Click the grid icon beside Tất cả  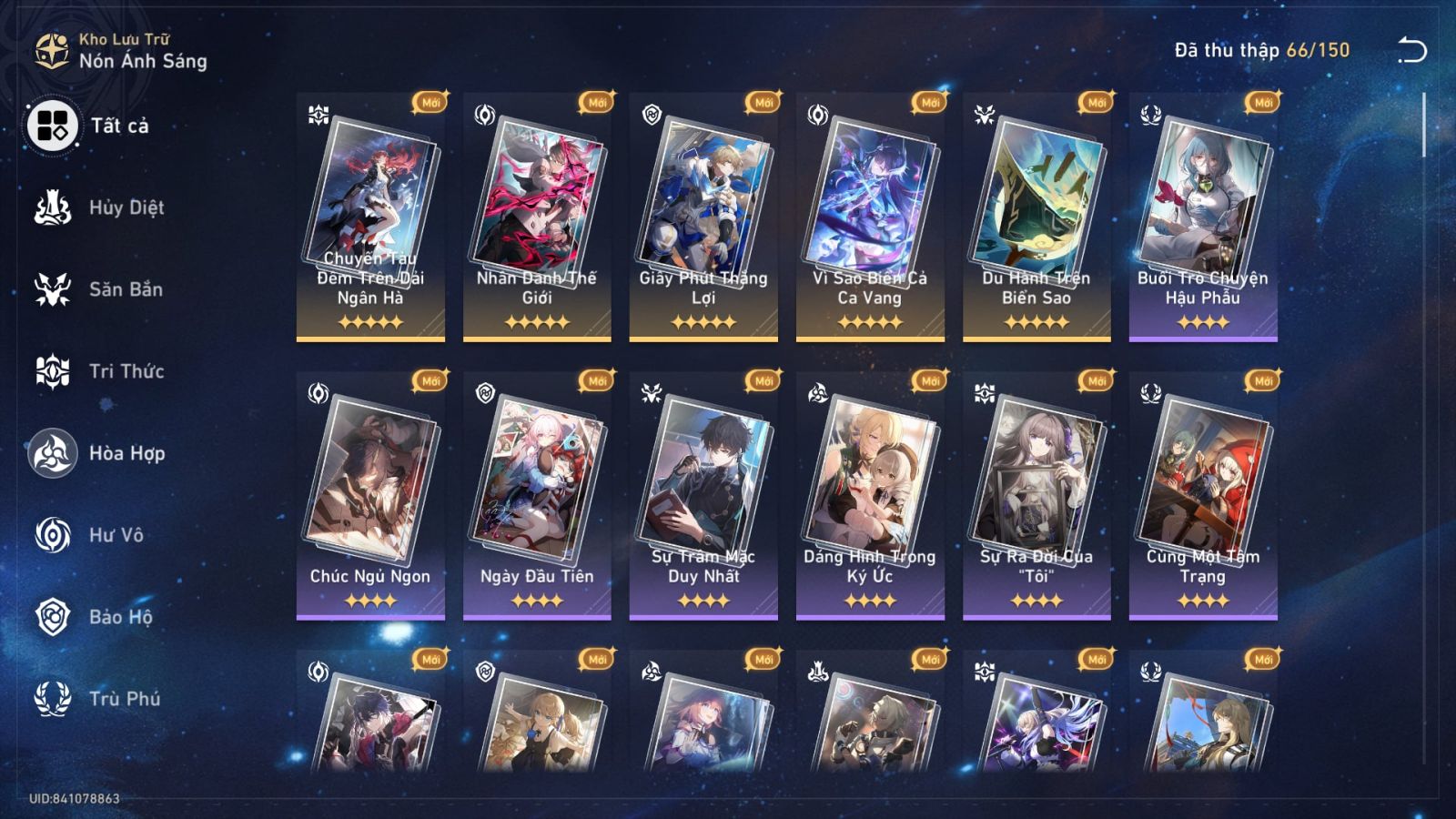[x=53, y=127]
